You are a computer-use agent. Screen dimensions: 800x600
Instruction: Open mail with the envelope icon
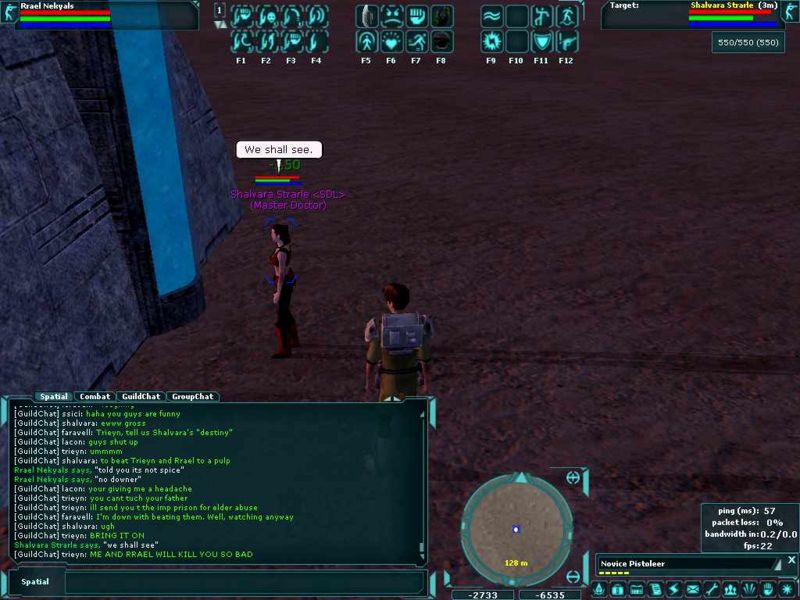pyautogui.click(x=692, y=590)
